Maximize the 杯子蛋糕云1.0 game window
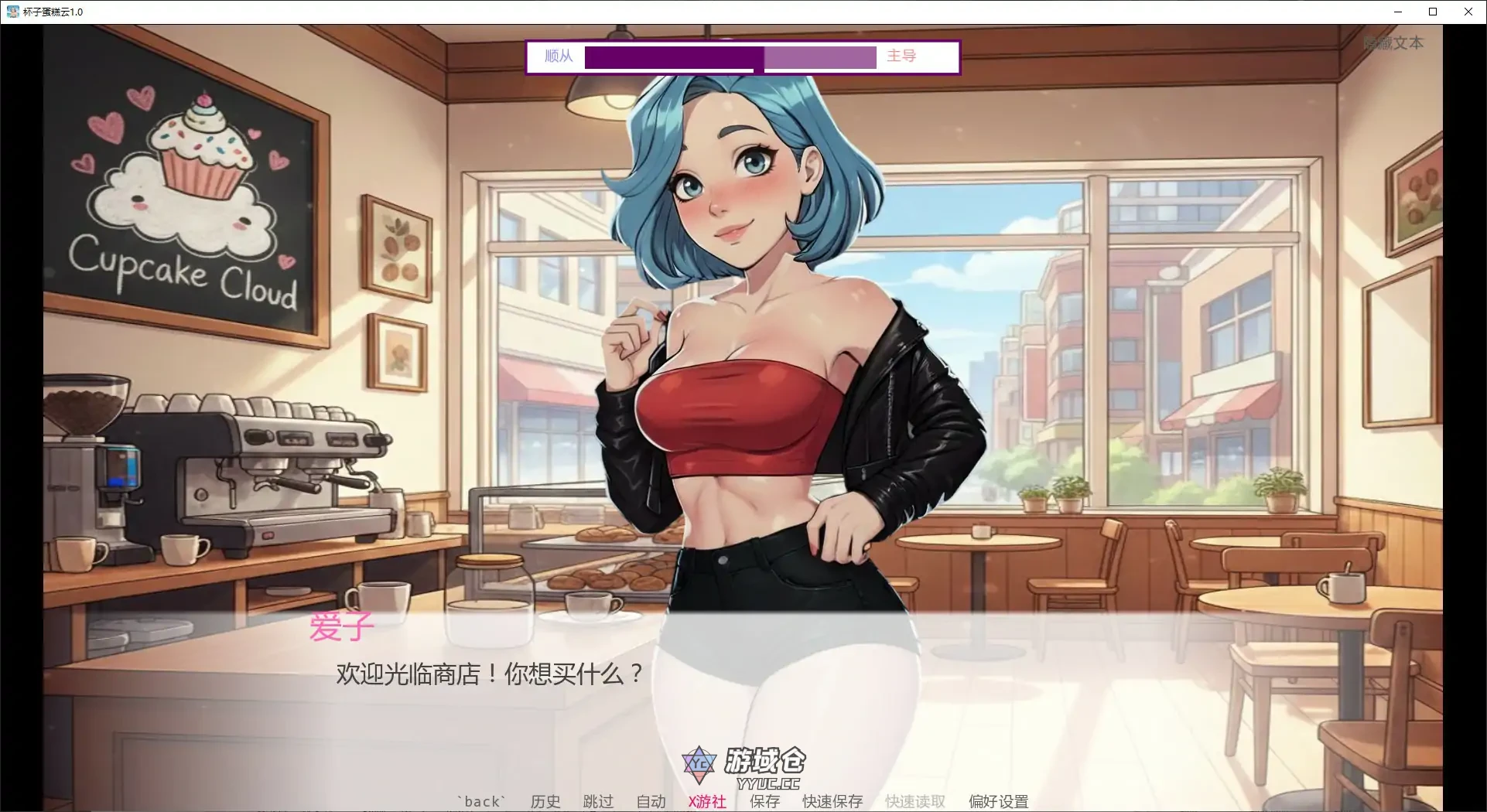This screenshot has height=812, width=1487. point(1433,12)
